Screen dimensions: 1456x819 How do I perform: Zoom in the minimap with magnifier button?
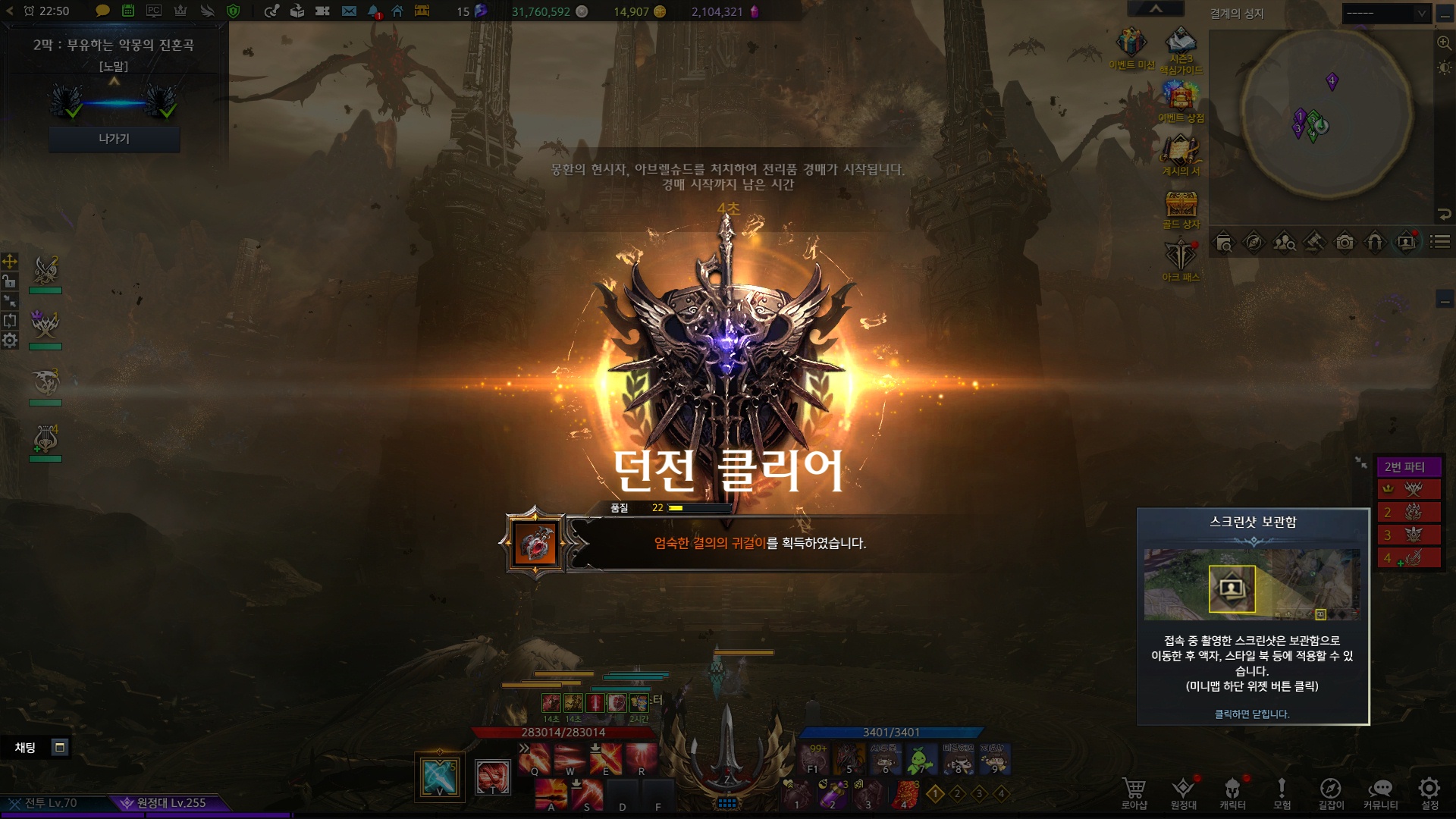[x=1444, y=43]
